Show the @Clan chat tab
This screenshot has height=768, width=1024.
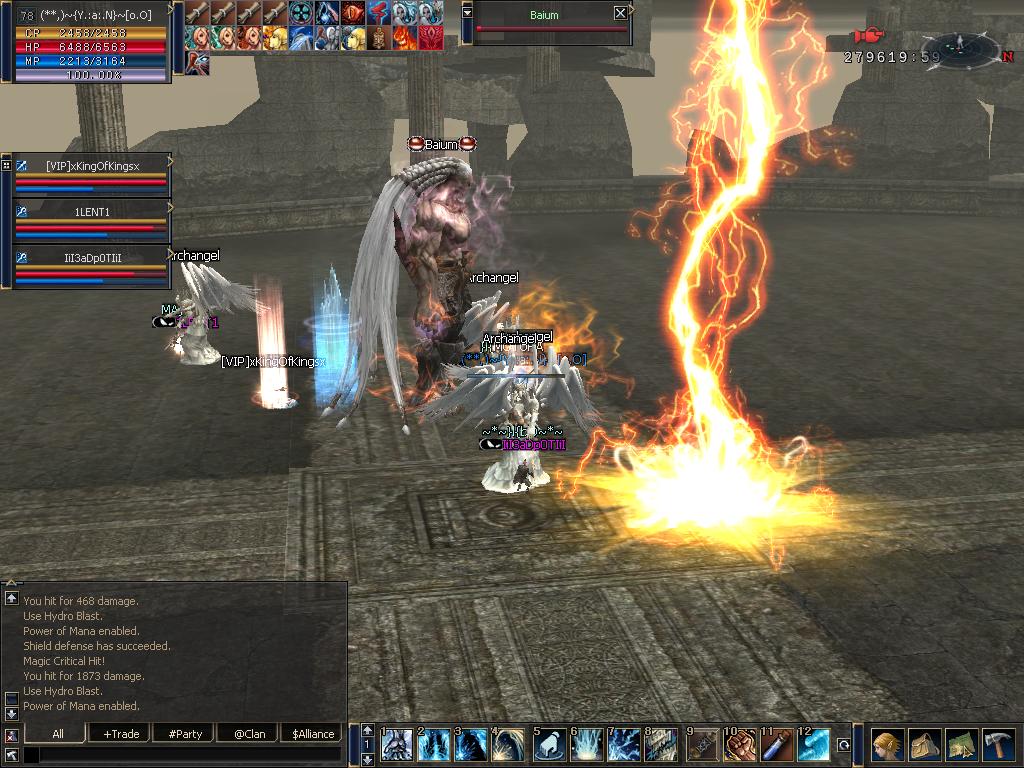249,733
